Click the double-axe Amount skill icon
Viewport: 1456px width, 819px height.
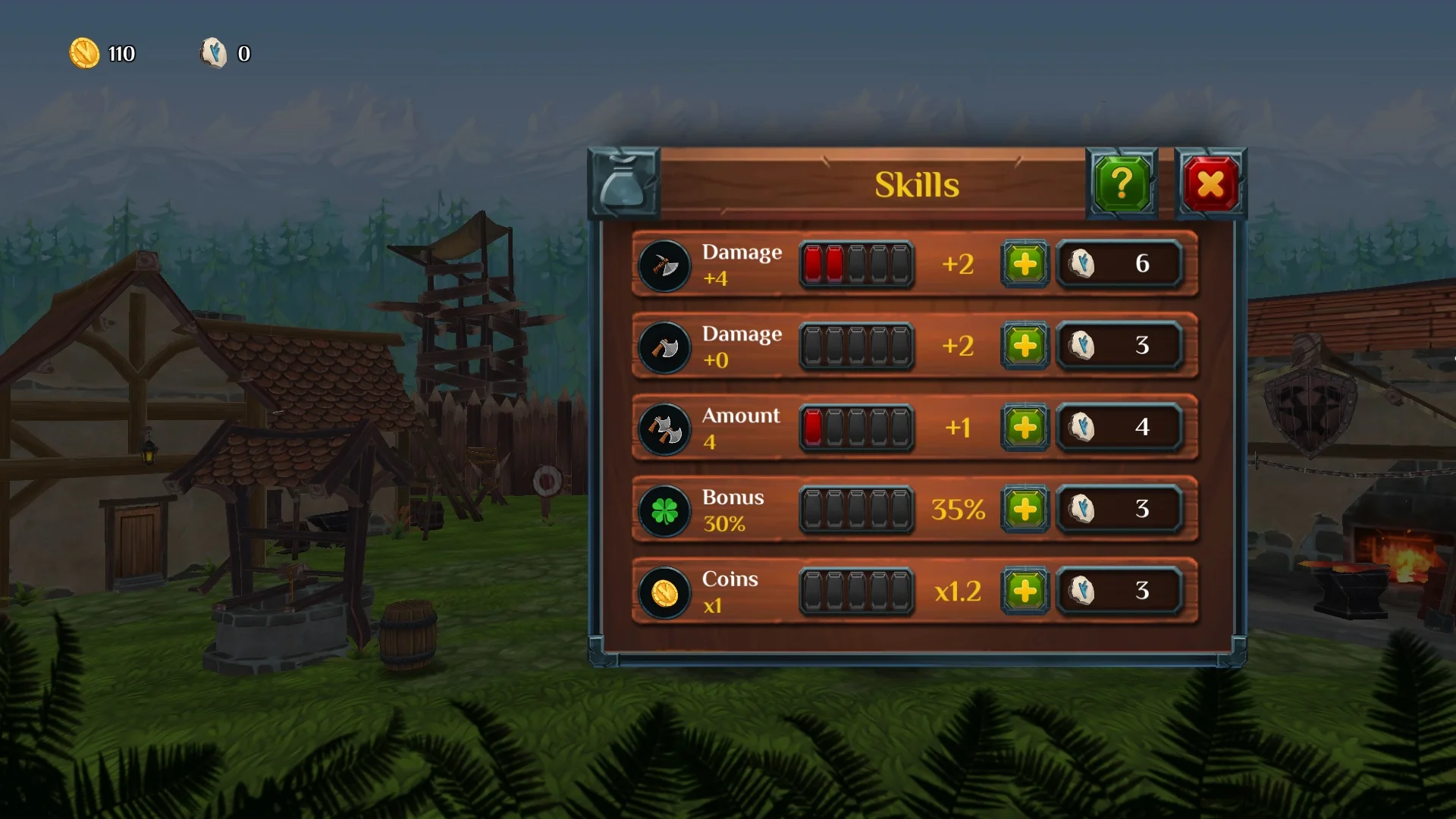(x=664, y=428)
